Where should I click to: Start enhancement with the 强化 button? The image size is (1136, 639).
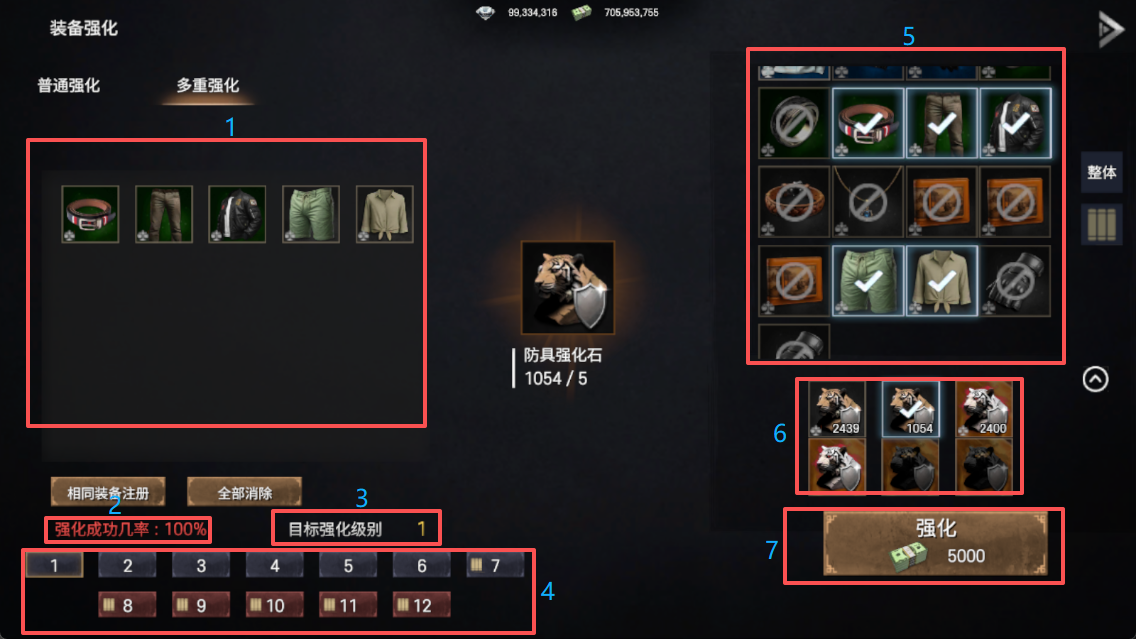935,543
